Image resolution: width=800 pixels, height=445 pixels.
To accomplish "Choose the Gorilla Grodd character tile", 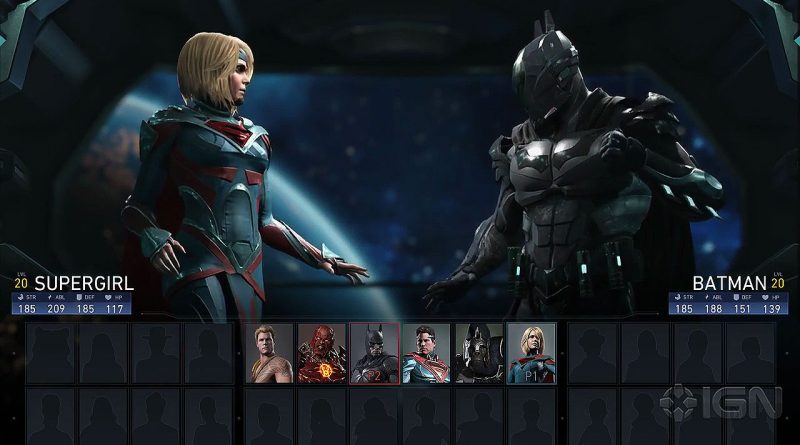I will 479,353.
